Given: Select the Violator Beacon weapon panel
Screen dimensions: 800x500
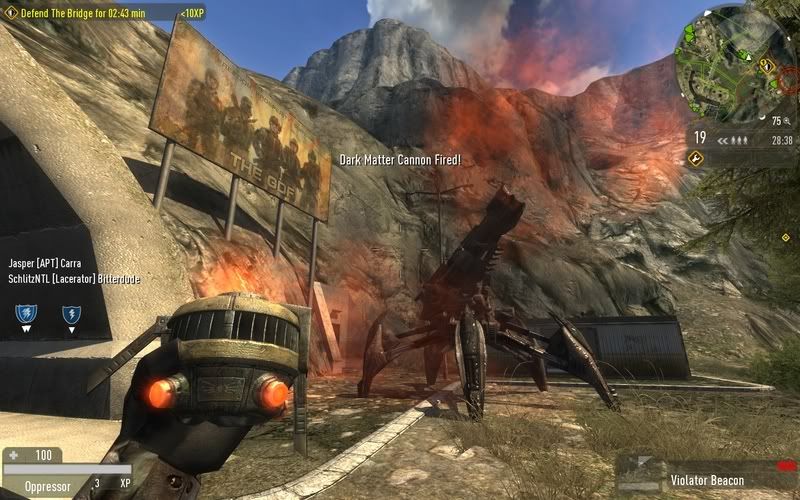Looking at the screenshot, I should (x=707, y=478).
